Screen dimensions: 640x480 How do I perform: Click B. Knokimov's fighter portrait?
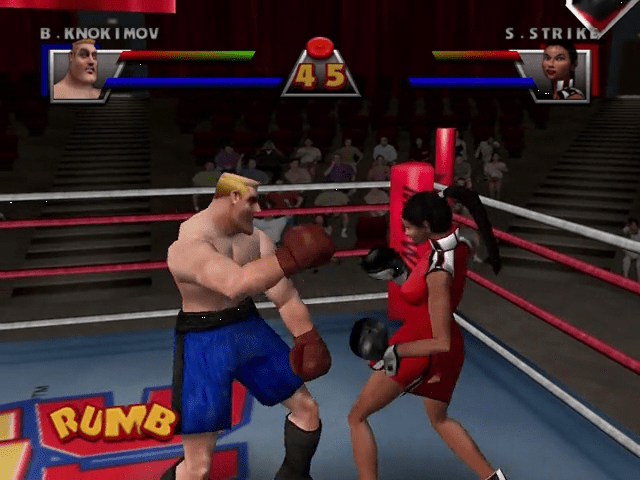coord(77,71)
